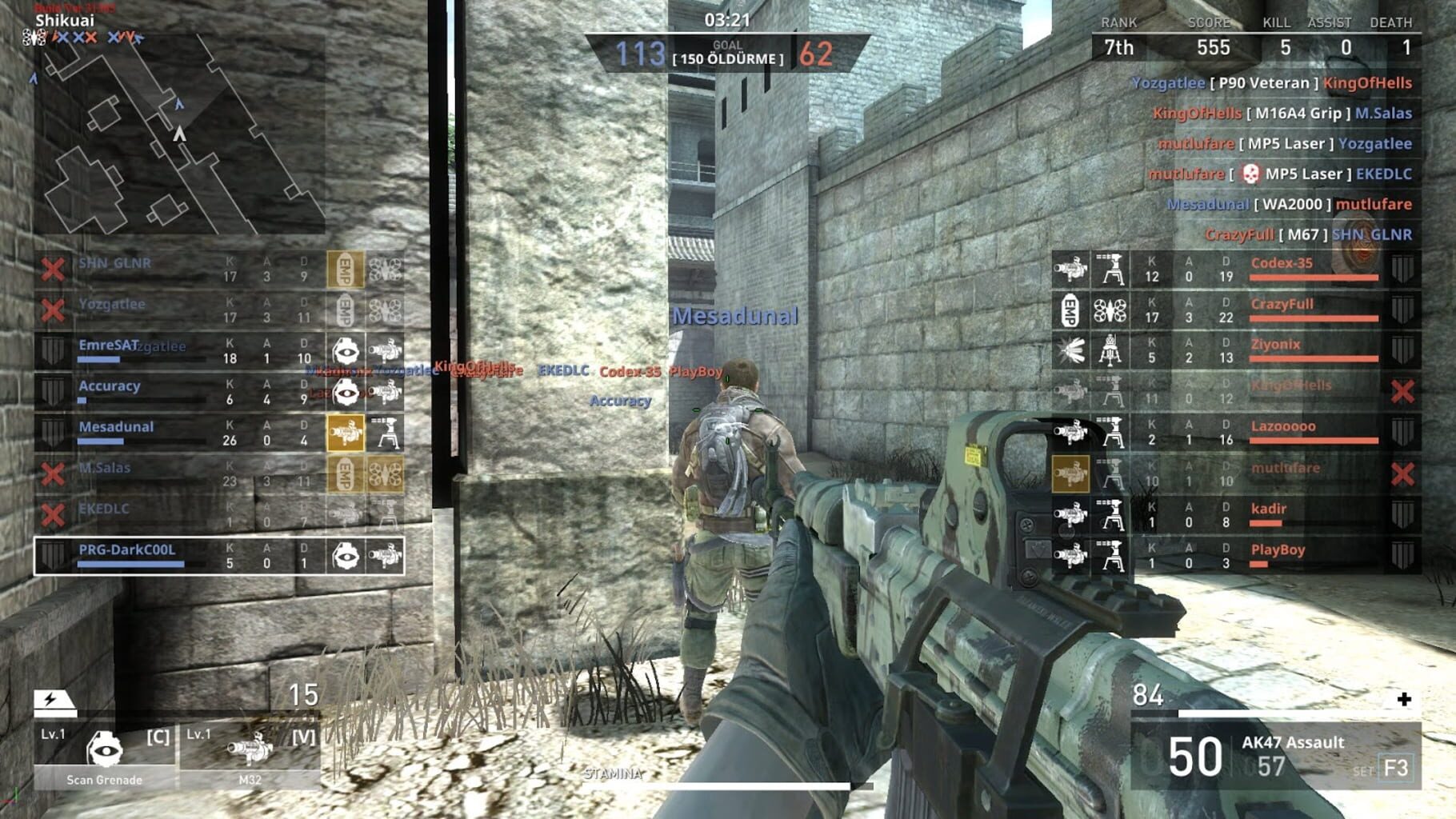Click the stamina lightning bolt icon
The image size is (1456, 819).
50,701
